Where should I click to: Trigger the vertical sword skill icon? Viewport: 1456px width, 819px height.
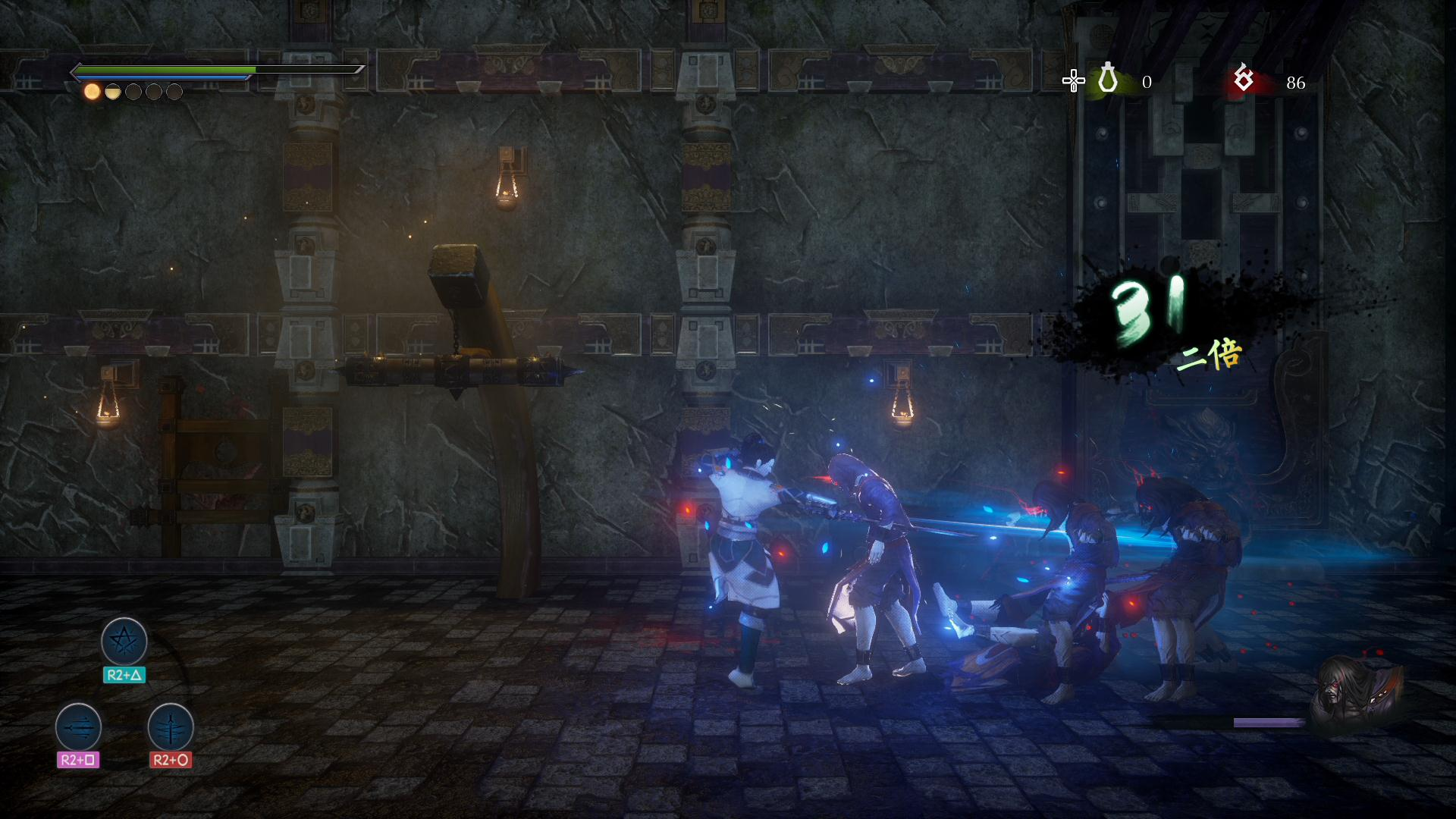click(171, 726)
